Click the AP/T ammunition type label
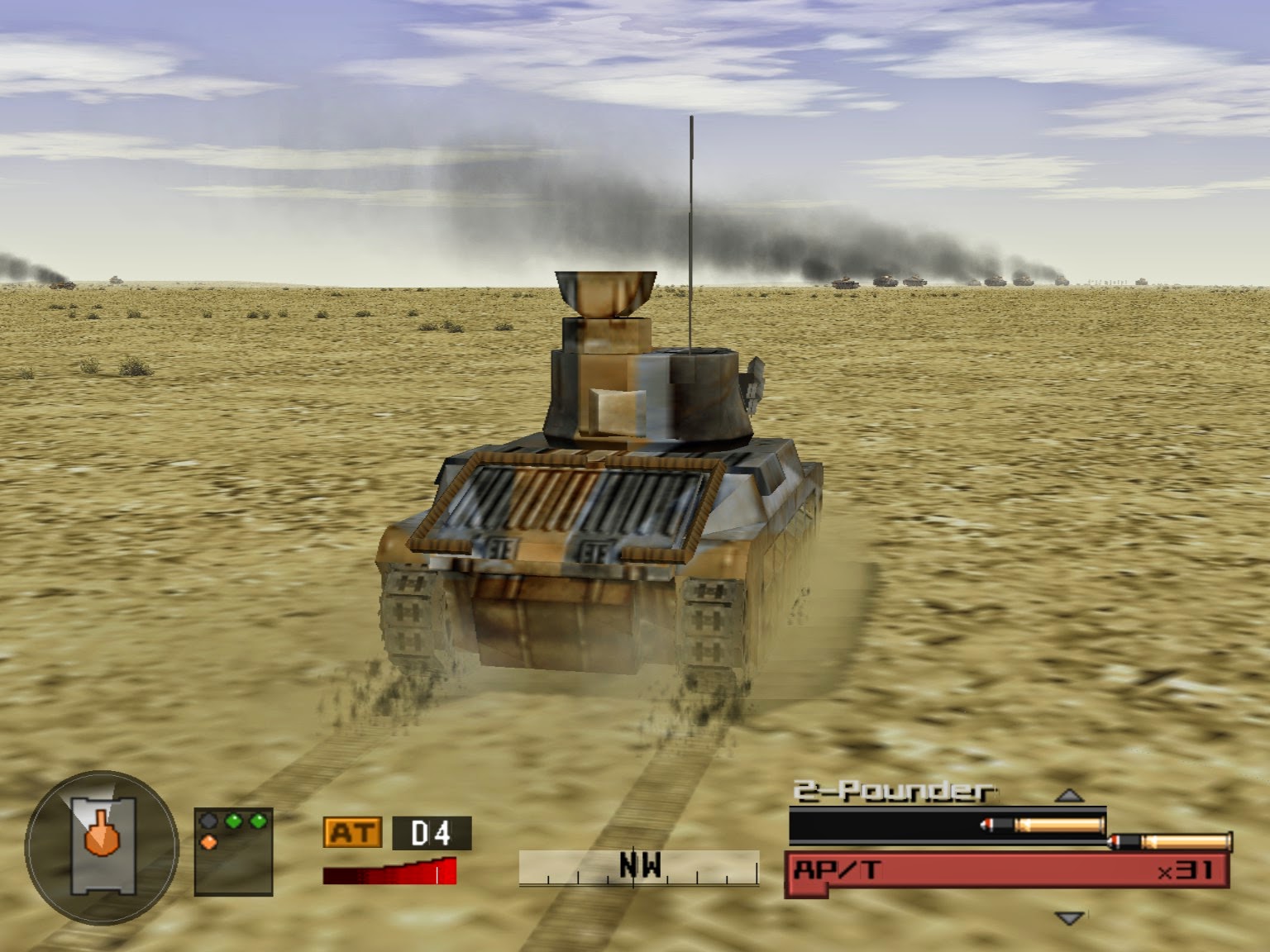Screen dimensions: 1270x952 tap(838, 868)
